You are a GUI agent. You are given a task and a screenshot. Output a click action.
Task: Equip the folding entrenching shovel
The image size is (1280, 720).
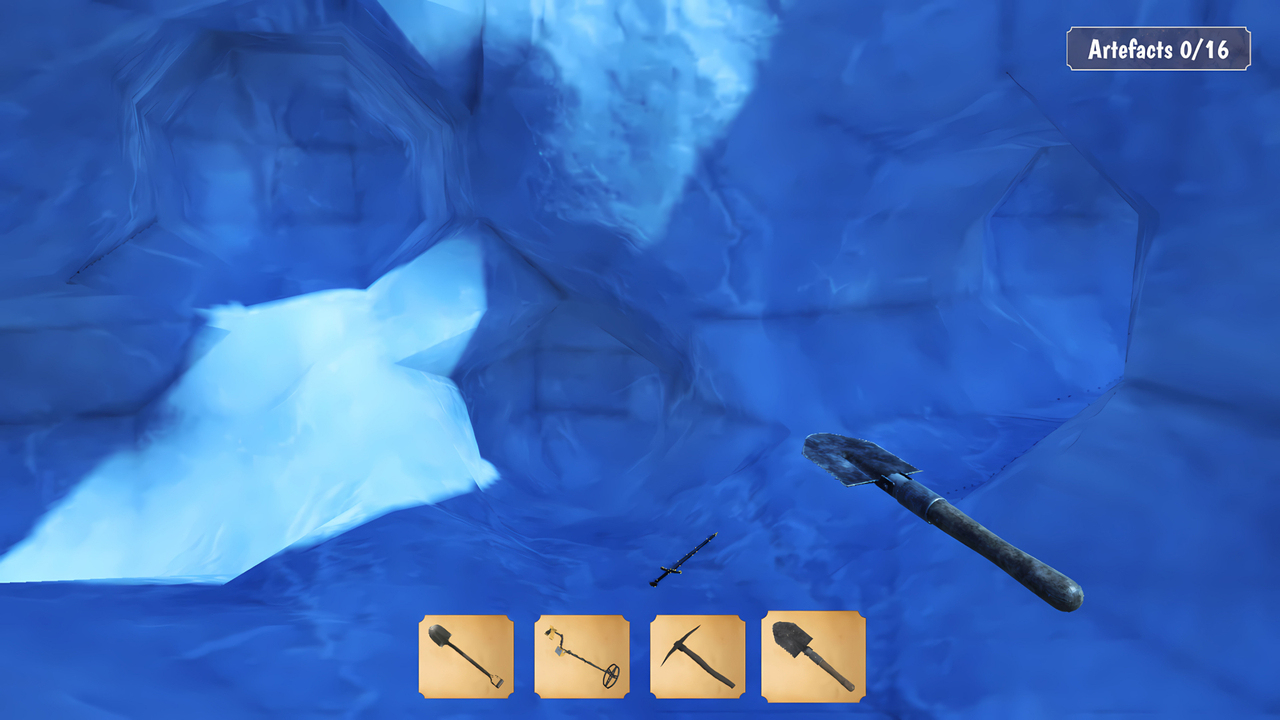812,658
